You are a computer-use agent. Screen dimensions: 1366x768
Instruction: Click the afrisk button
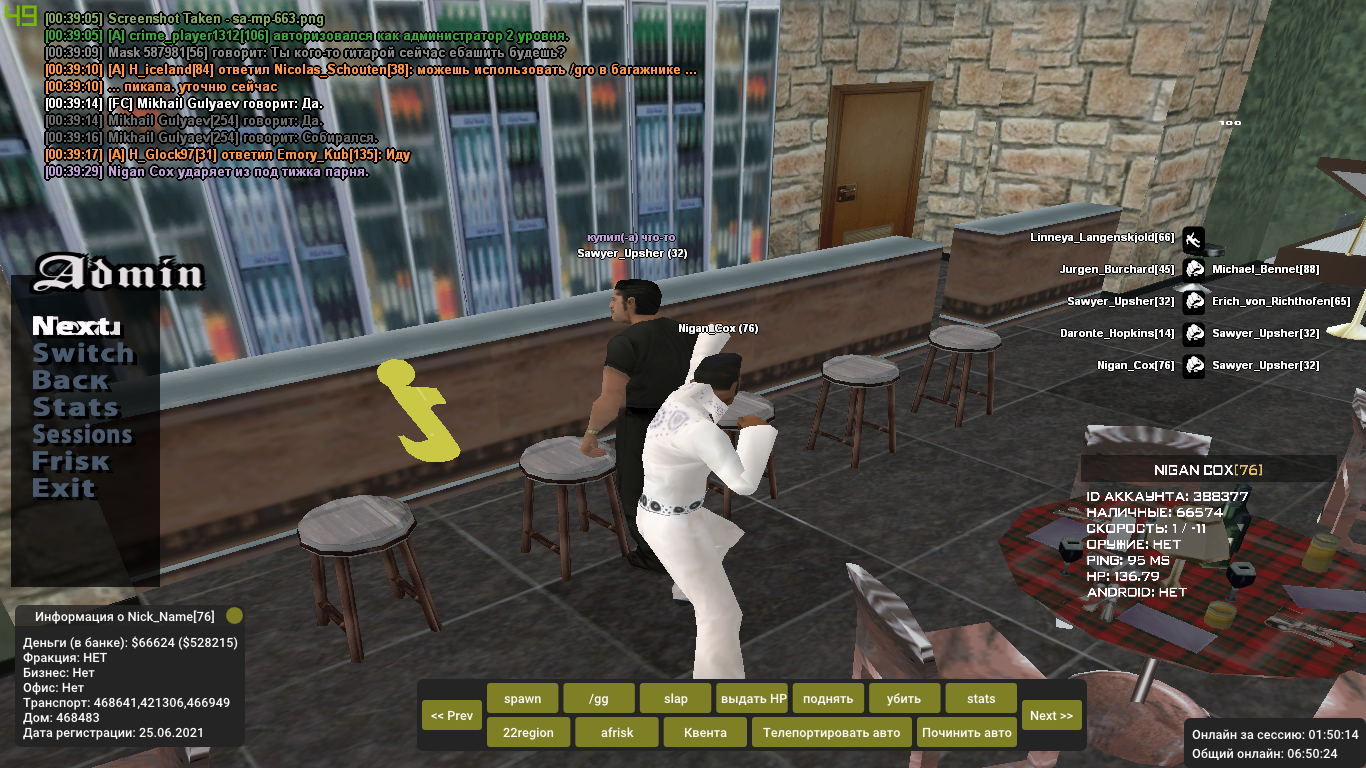coord(617,732)
